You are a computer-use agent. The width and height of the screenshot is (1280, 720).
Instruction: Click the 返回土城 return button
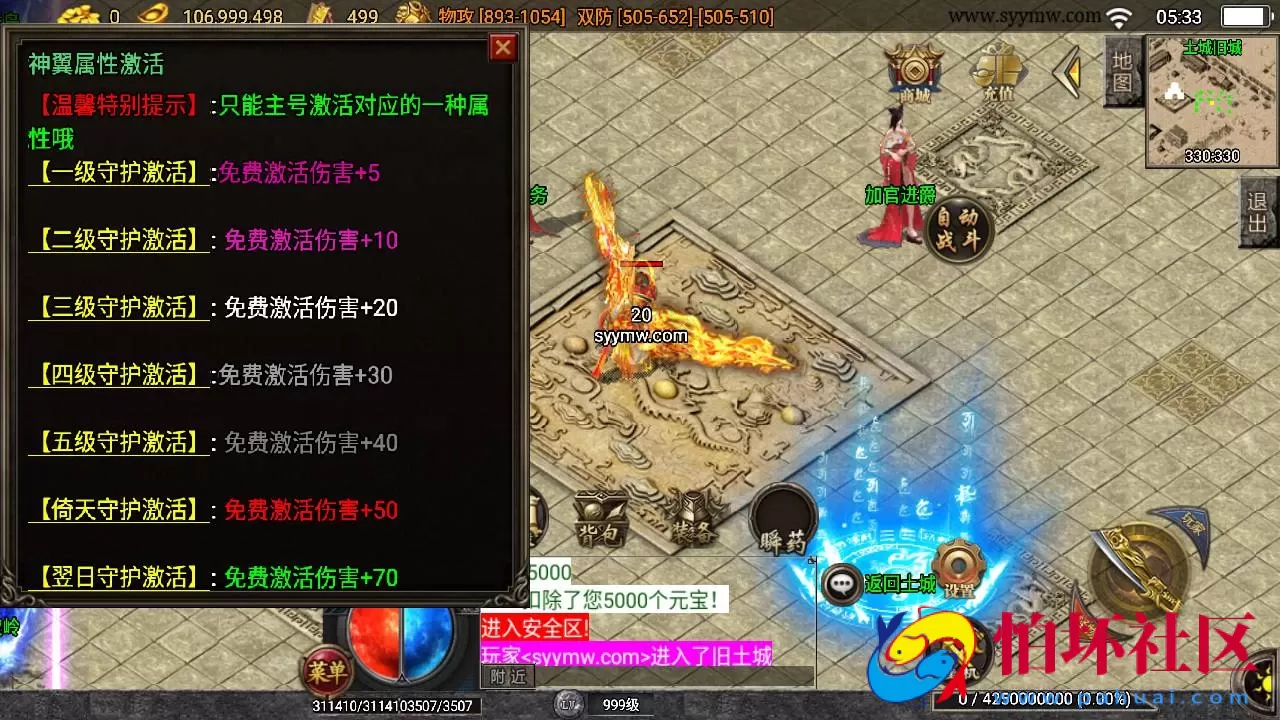point(900,585)
